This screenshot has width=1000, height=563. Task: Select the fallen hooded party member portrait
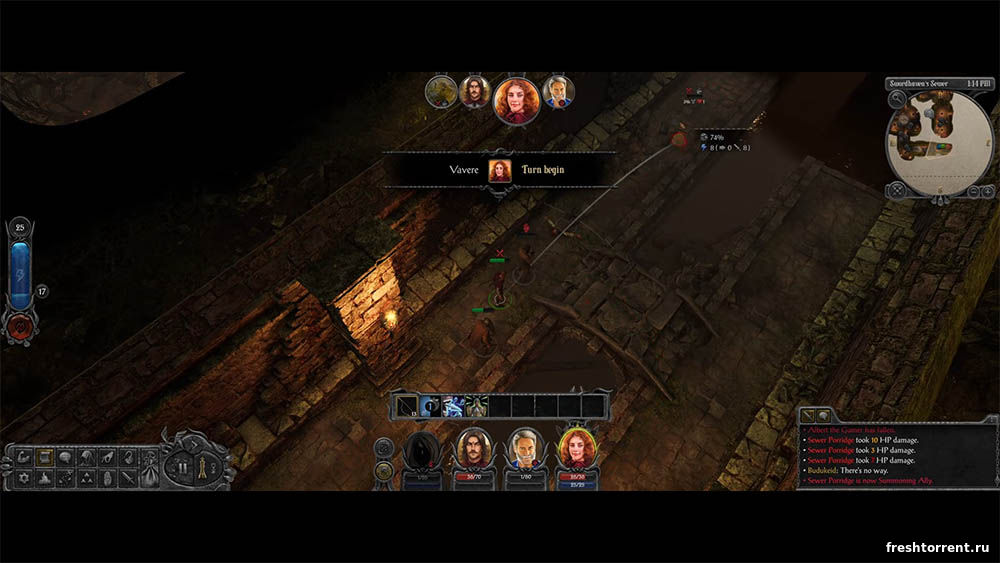[x=423, y=450]
